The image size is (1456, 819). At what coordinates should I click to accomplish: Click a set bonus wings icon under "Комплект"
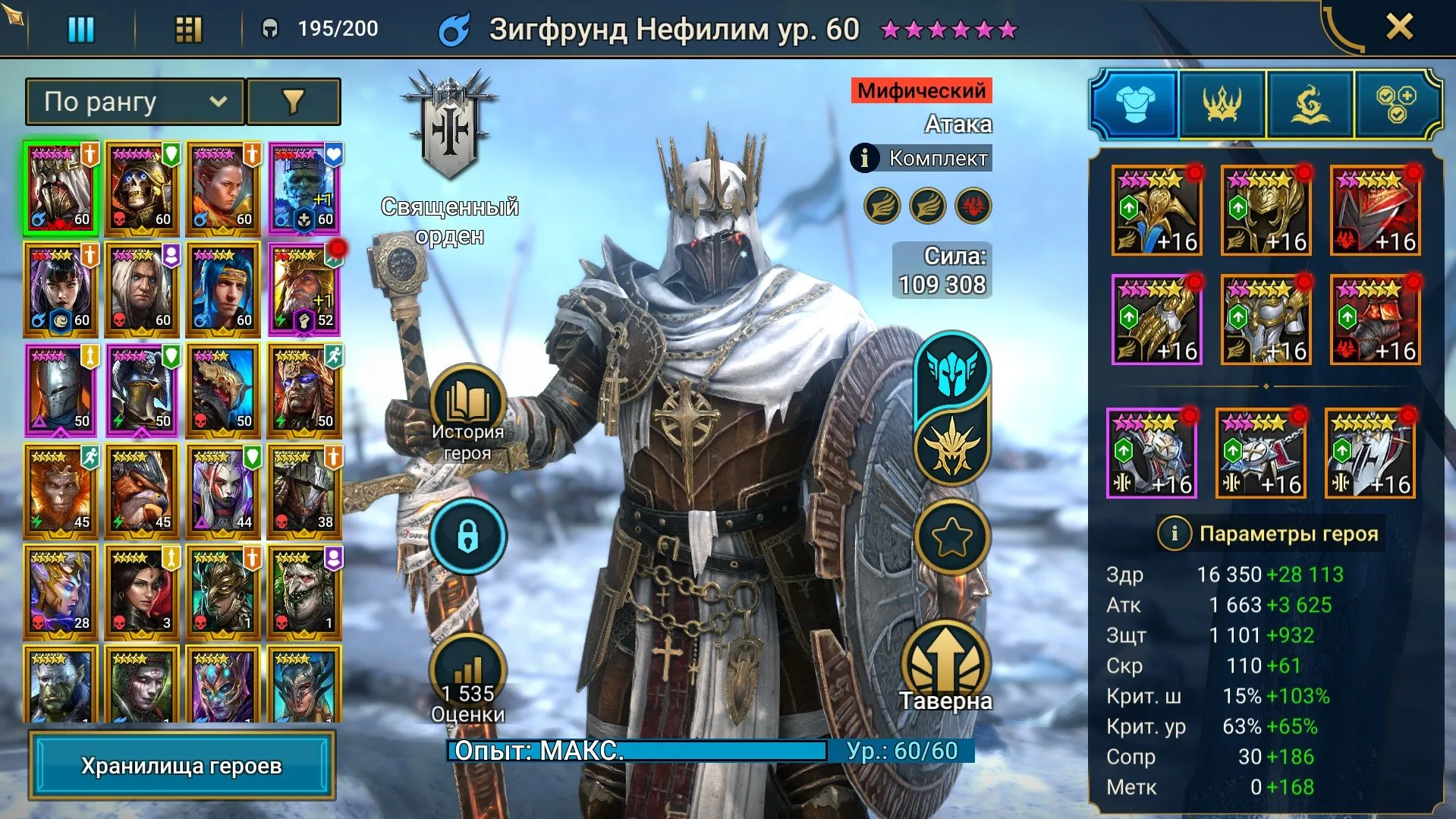[882, 206]
